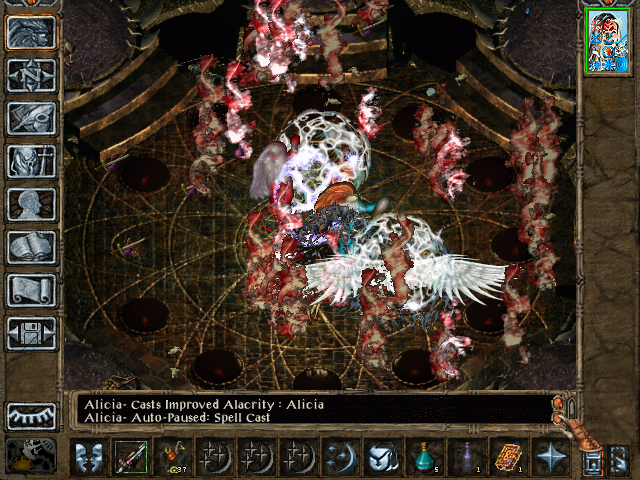640x480 pixels.
Task: Use the scroll quick item
Action: (508, 459)
